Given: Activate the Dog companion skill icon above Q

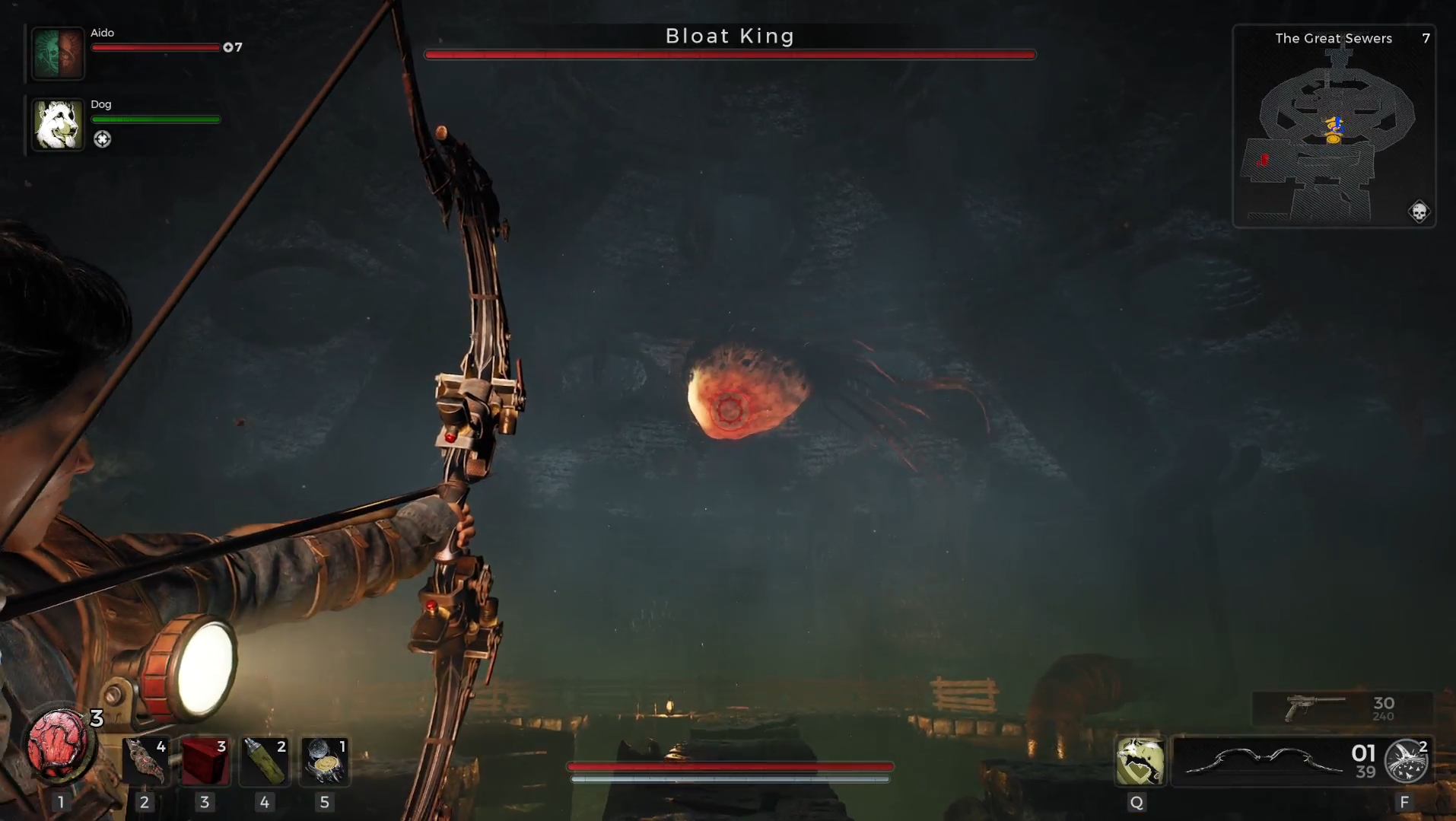Looking at the screenshot, I should pos(1137,762).
